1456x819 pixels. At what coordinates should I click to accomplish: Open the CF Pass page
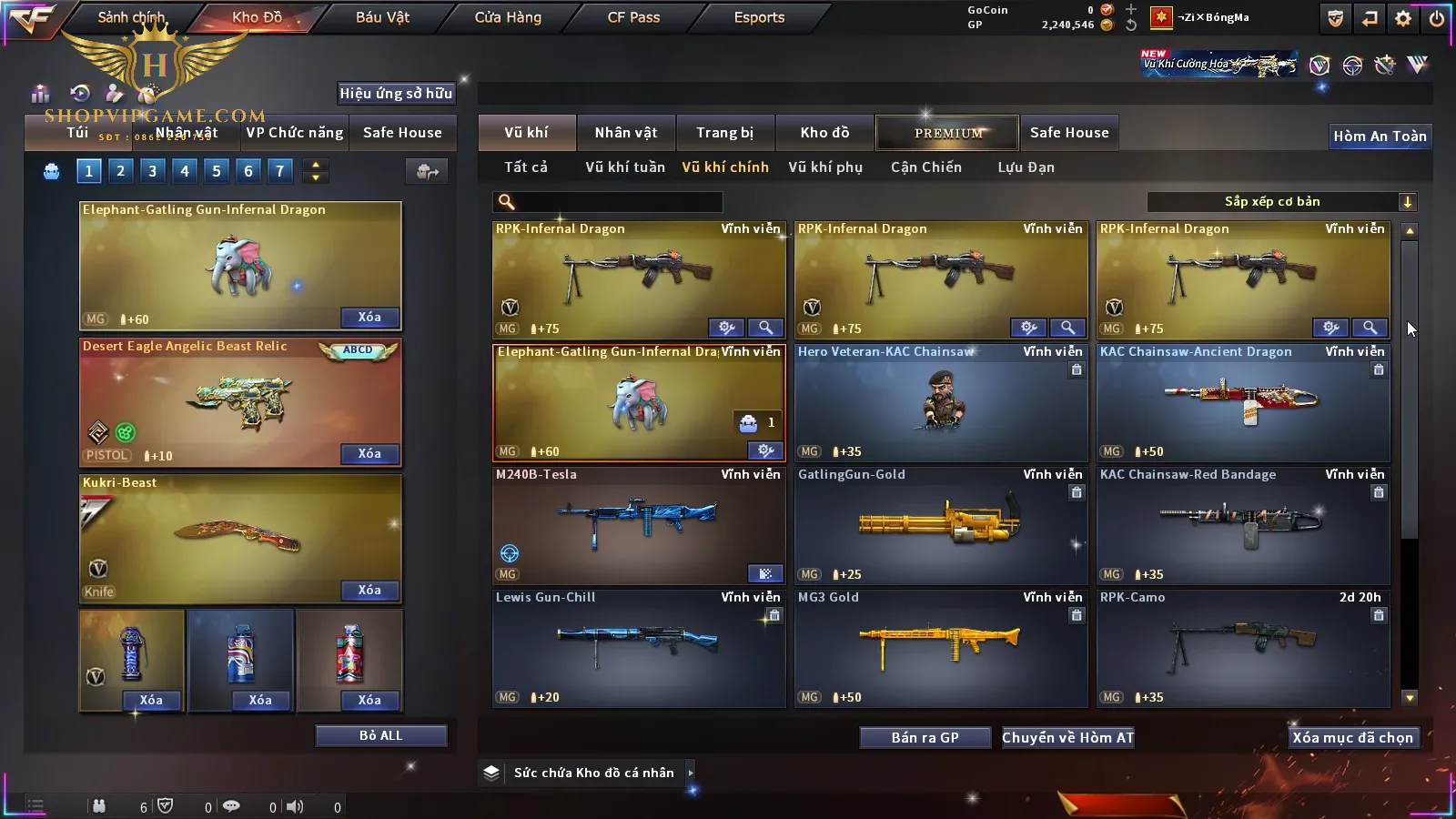click(633, 17)
